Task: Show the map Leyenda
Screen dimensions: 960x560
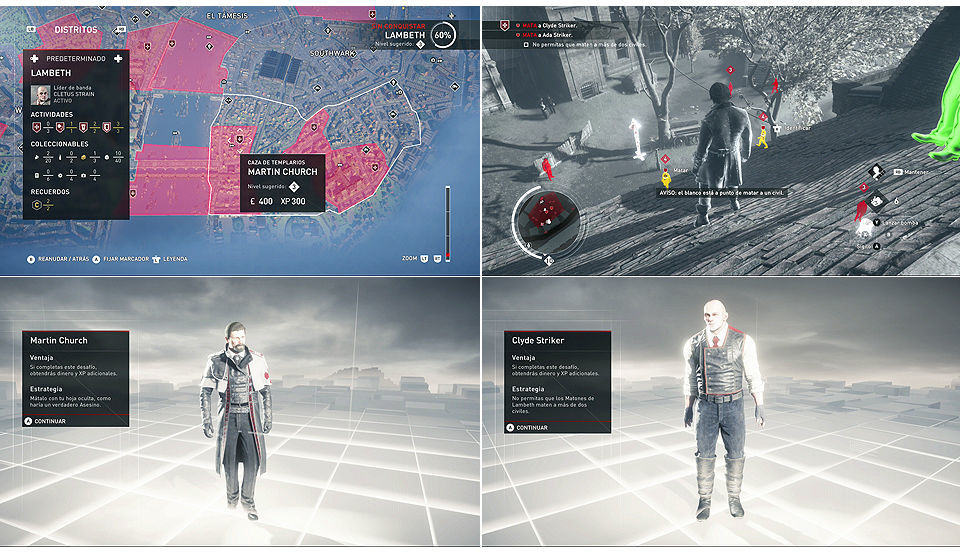Action: pos(174,259)
